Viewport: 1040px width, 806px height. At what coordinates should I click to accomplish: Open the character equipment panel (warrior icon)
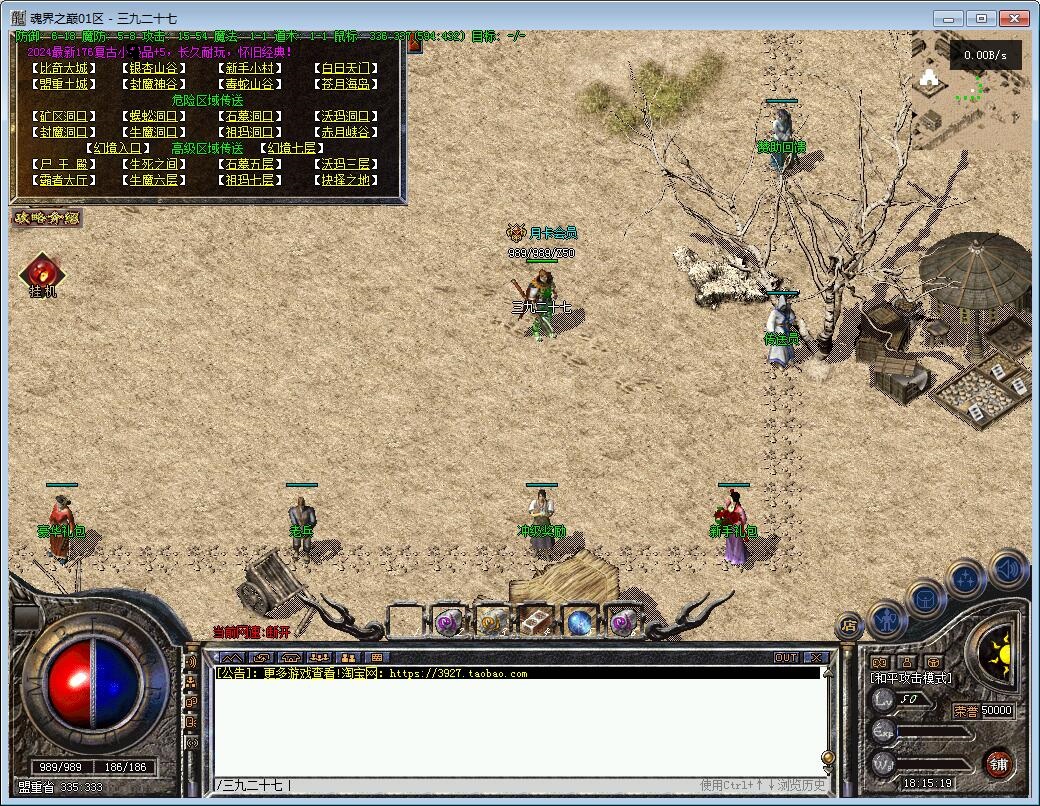pyautogui.click(x=887, y=619)
